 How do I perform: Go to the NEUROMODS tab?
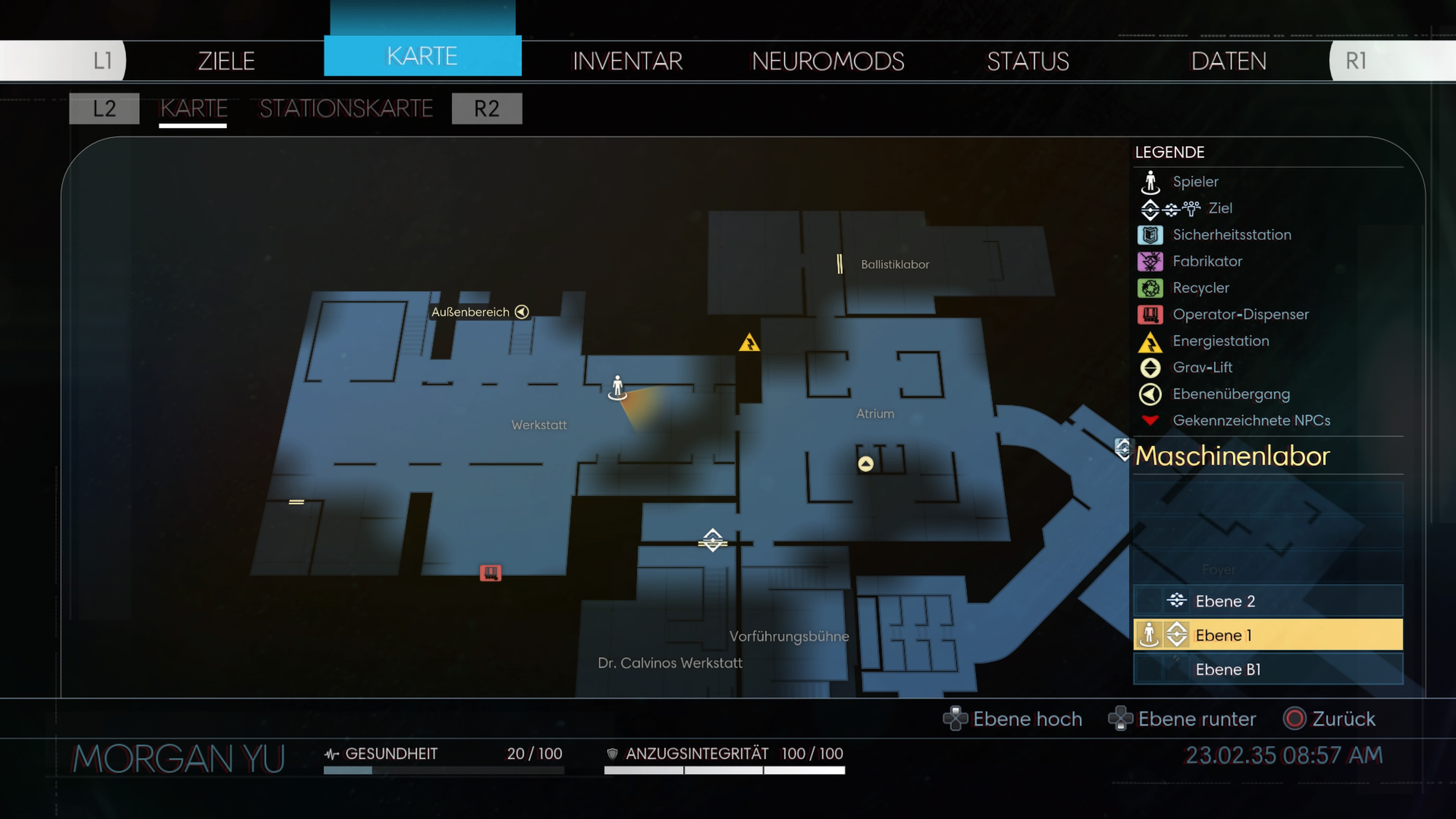(x=827, y=61)
